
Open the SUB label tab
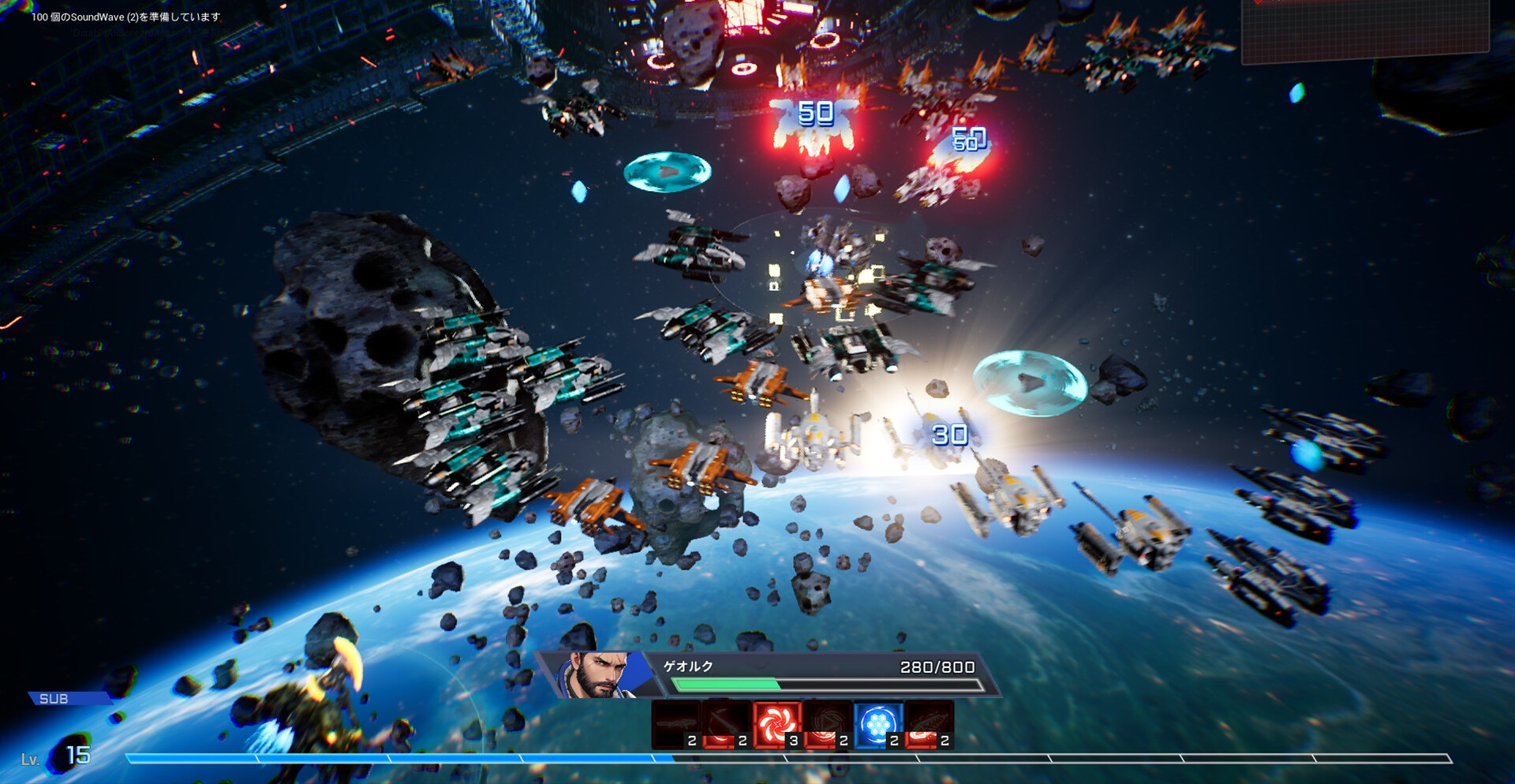(55, 699)
